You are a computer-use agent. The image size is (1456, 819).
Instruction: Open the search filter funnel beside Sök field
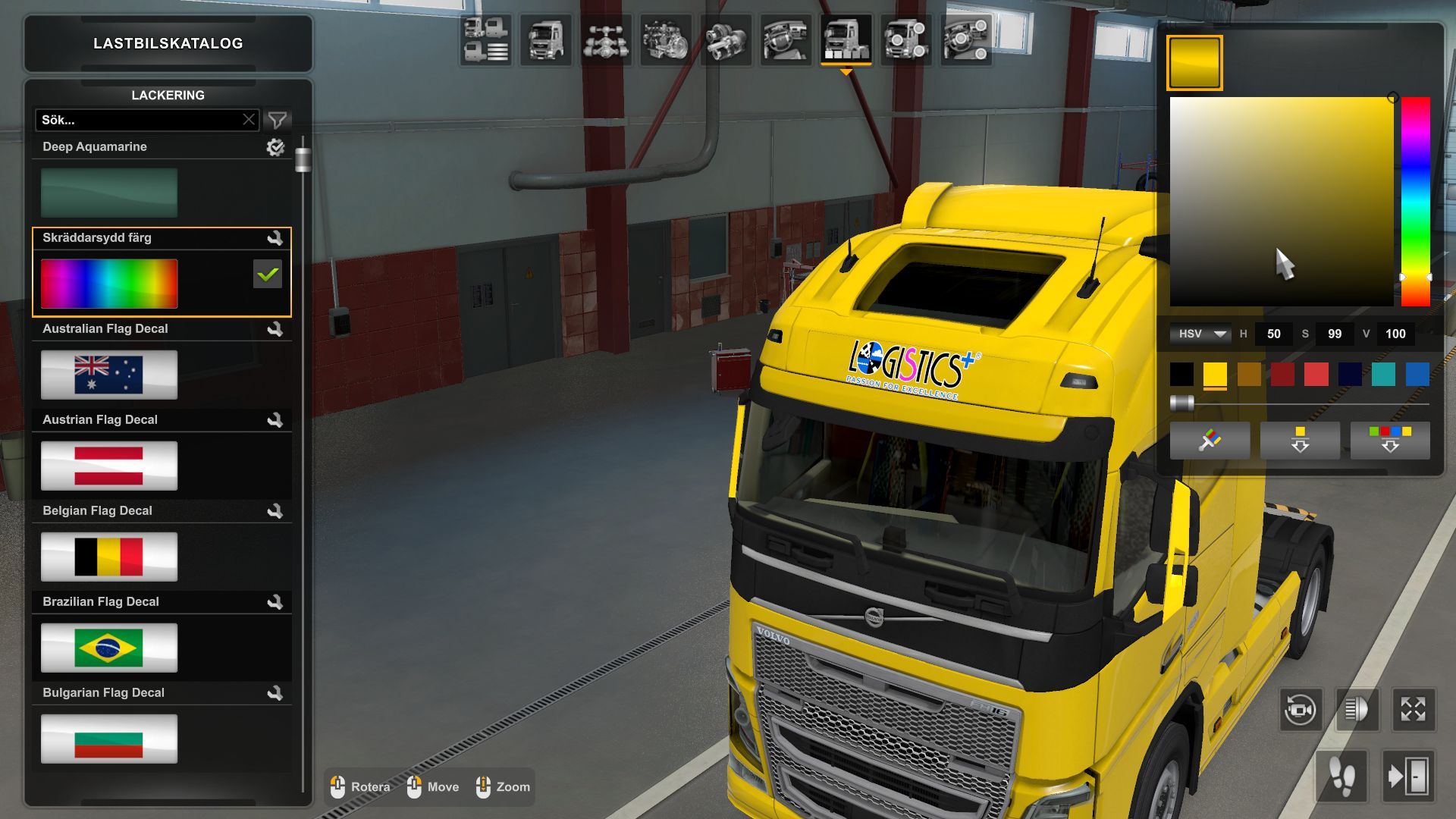pyautogui.click(x=278, y=119)
